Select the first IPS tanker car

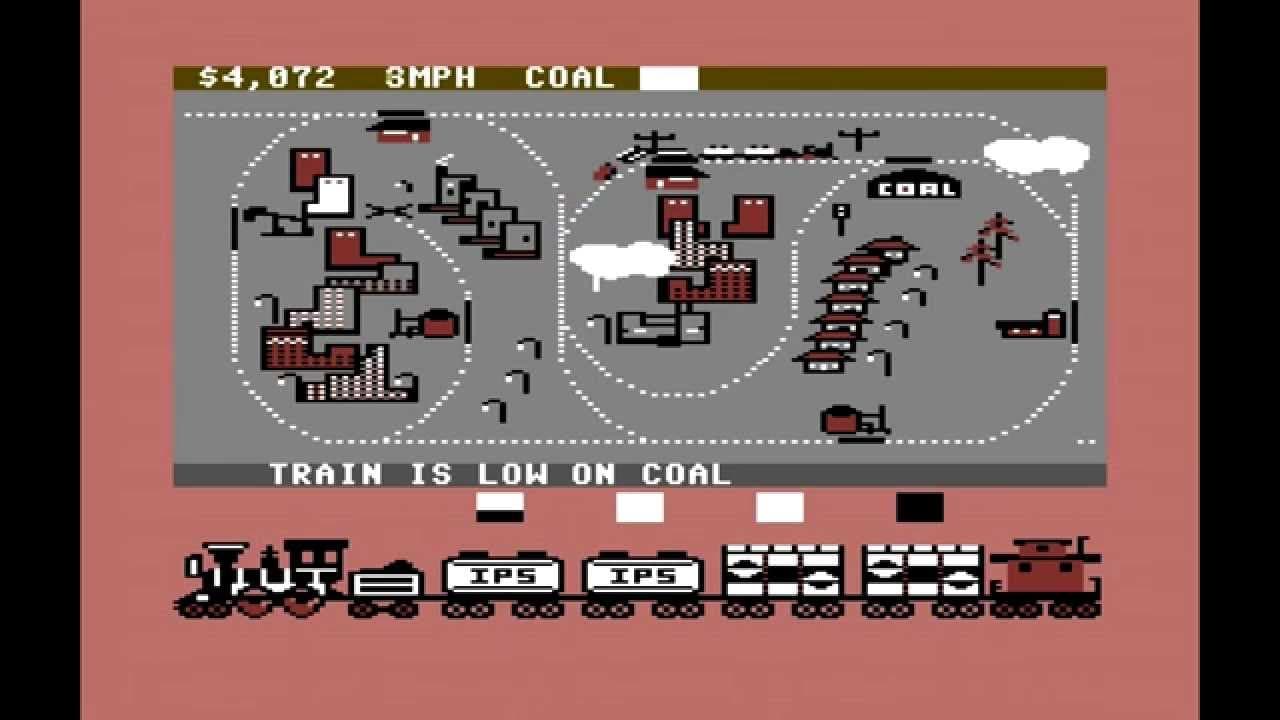pyautogui.click(x=505, y=577)
